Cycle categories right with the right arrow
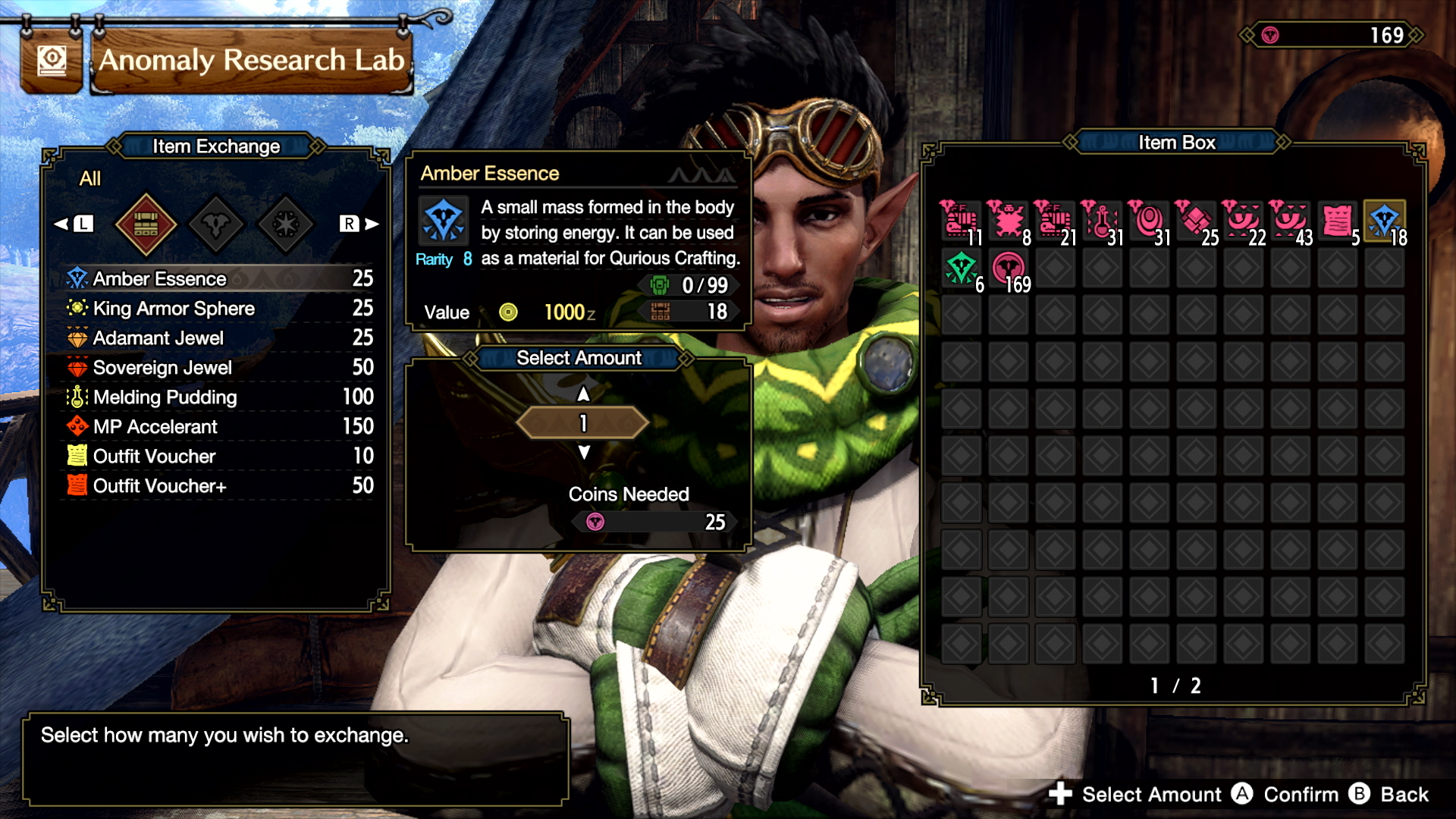 tap(371, 224)
